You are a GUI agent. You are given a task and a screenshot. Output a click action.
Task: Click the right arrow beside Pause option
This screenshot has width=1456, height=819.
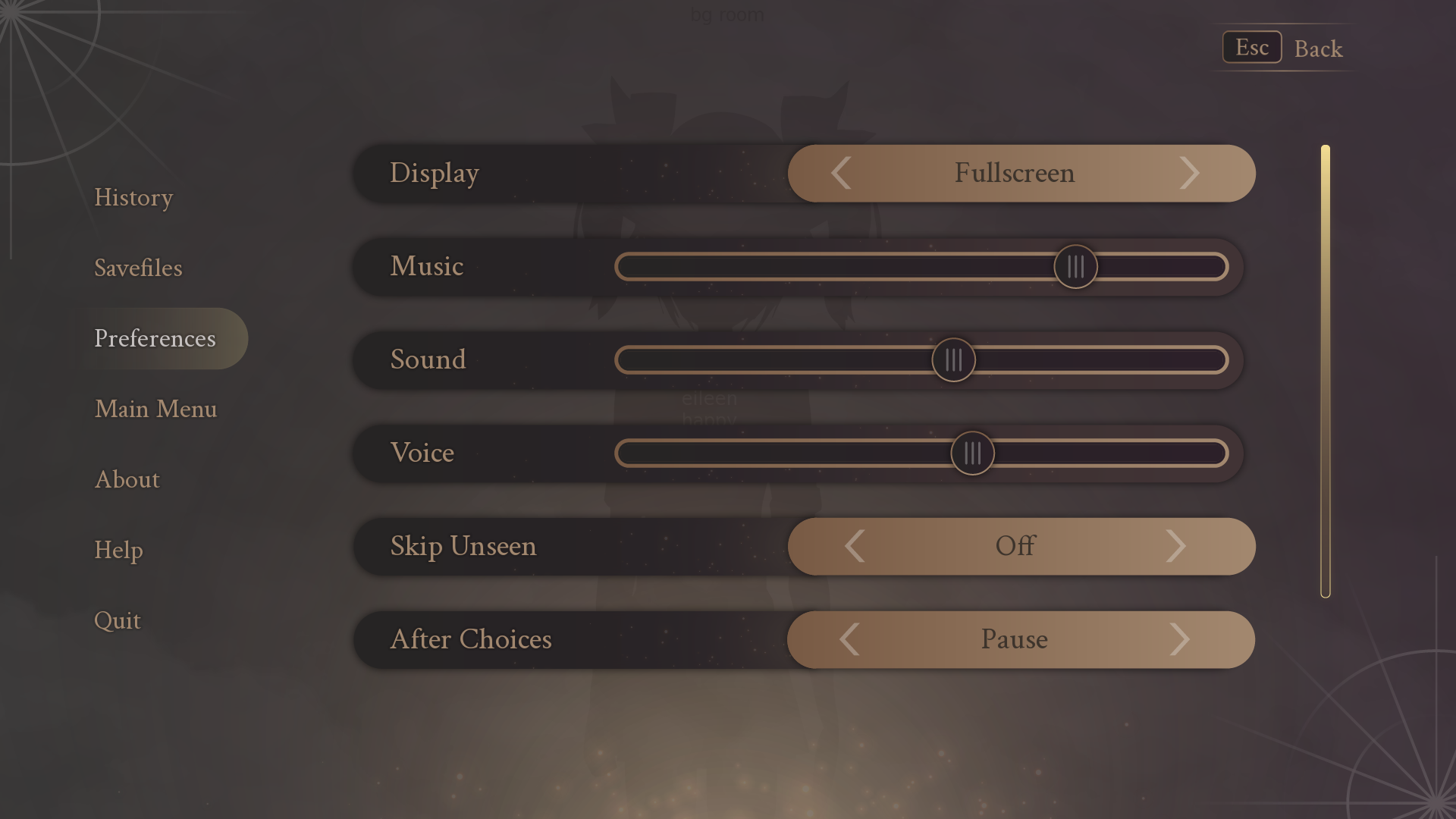click(x=1181, y=639)
